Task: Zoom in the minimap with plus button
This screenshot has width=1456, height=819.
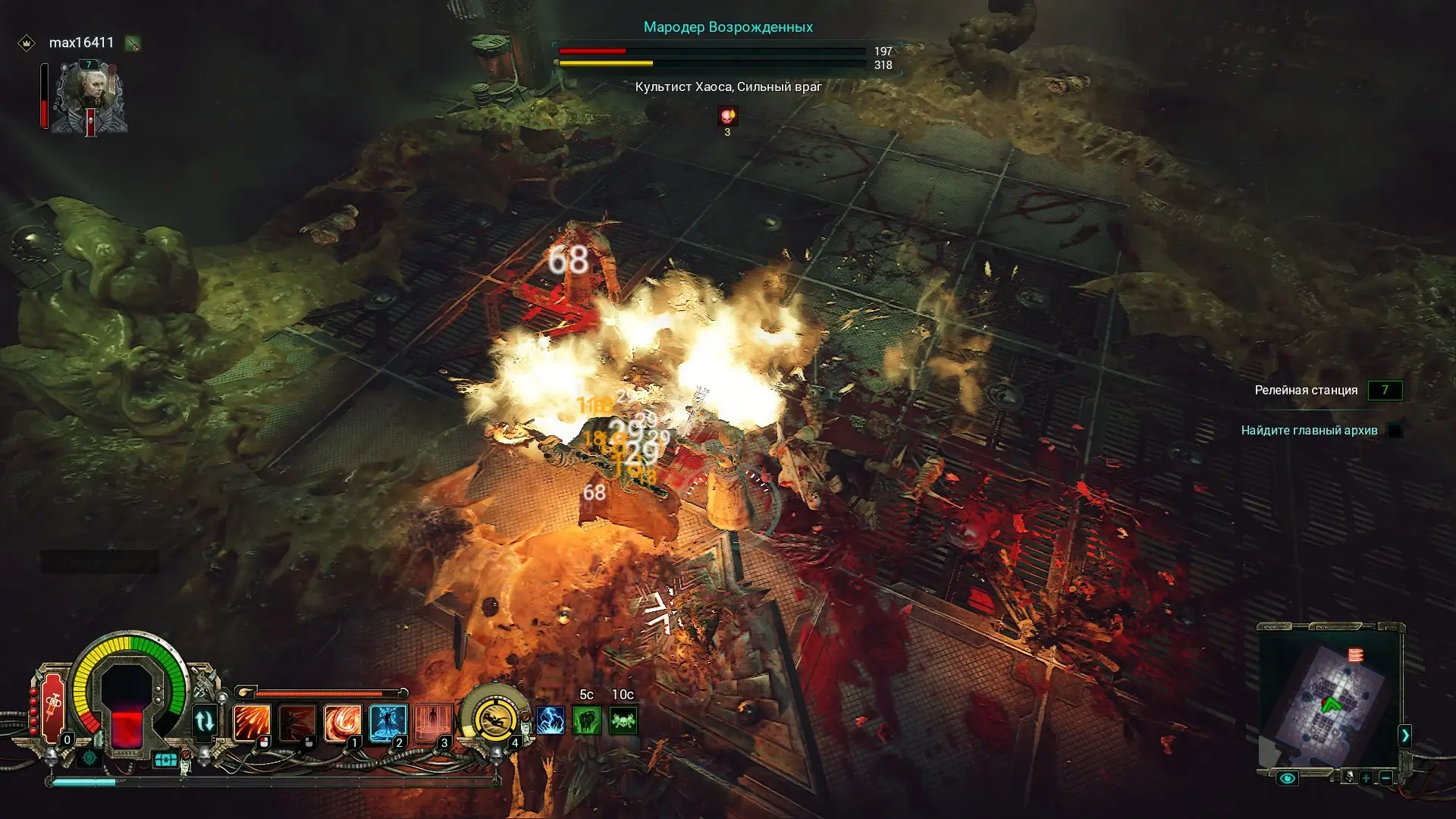Action: [x=1366, y=778]
